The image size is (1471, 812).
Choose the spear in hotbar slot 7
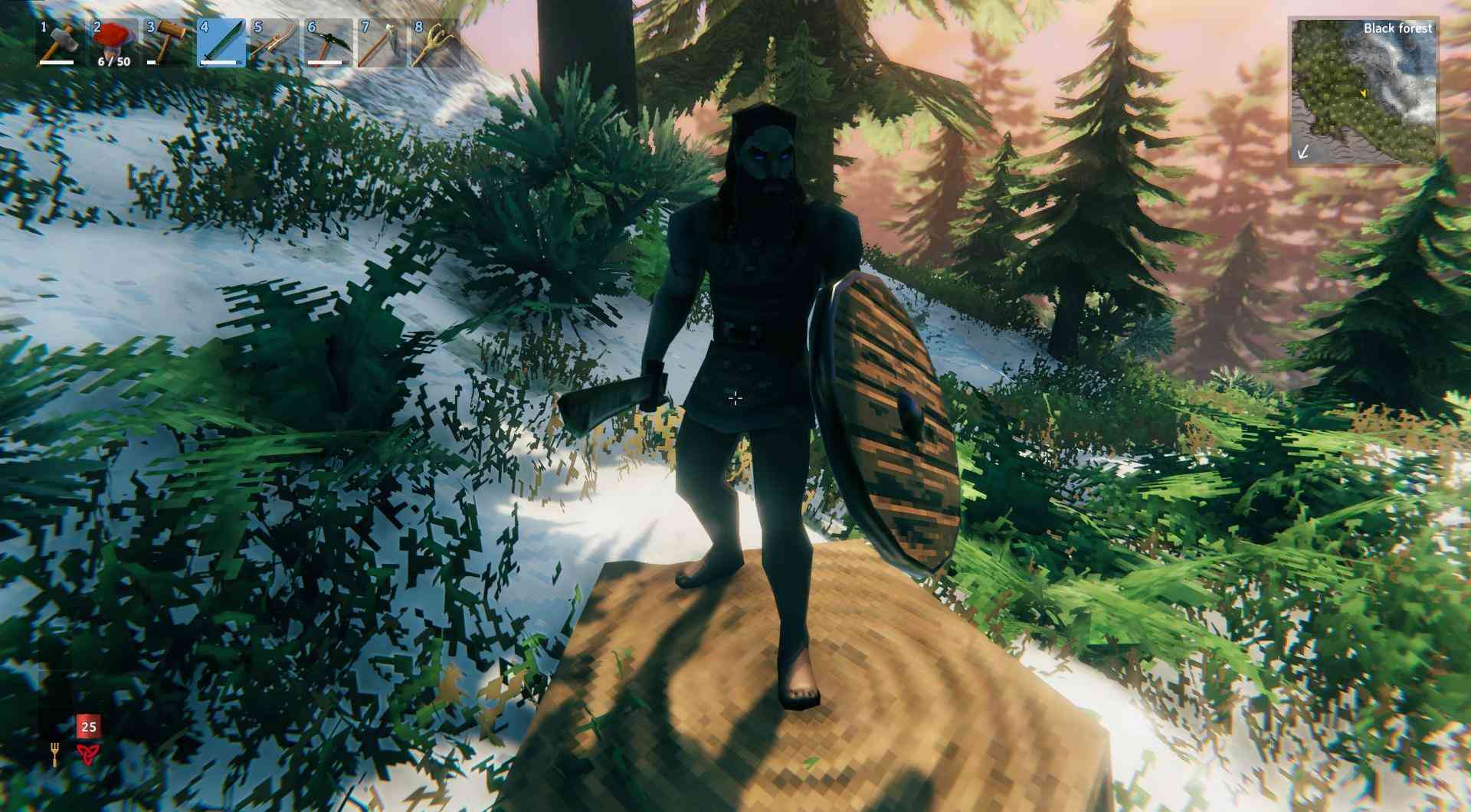click(382, 43)
